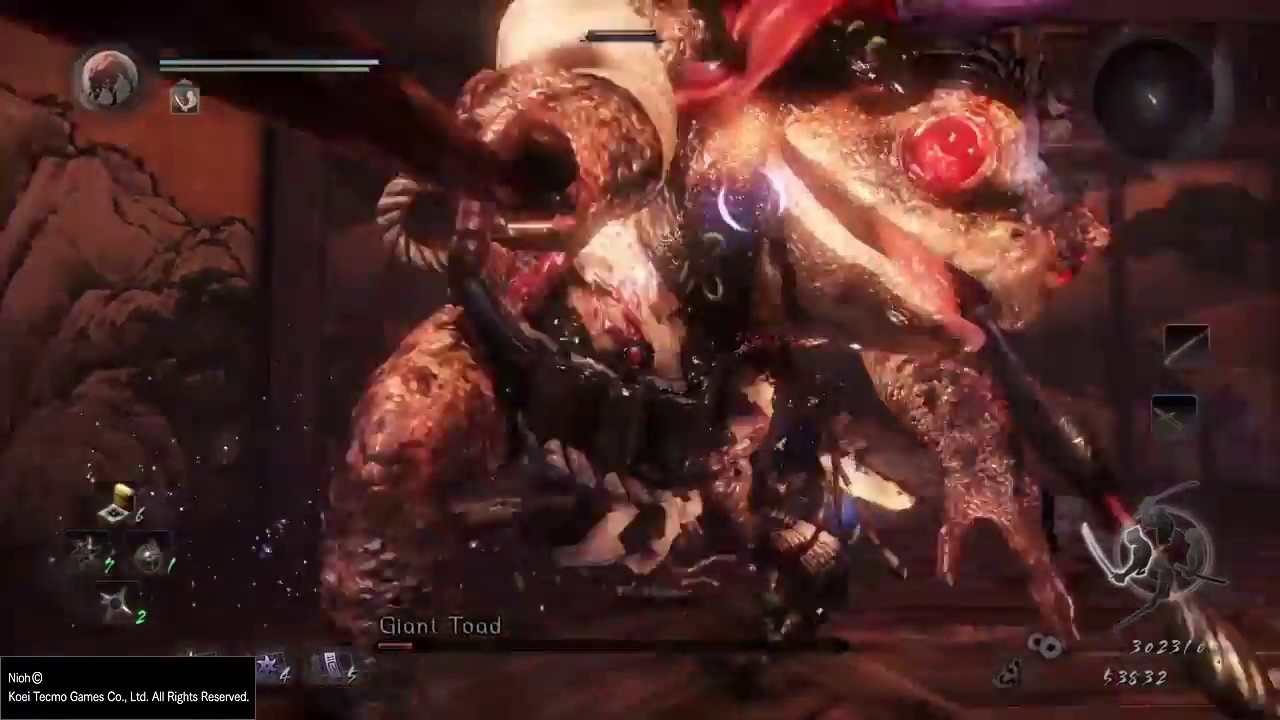Select the primary melee weapon slot
Screen dimensions: 1280x720
tap(1186, 346)
